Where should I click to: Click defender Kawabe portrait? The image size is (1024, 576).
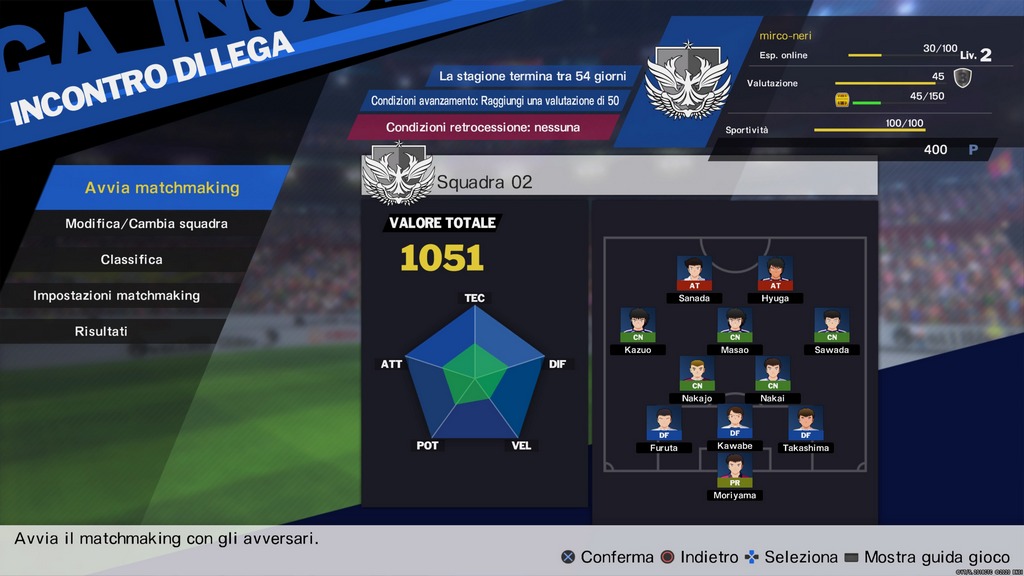click(735, 422)
